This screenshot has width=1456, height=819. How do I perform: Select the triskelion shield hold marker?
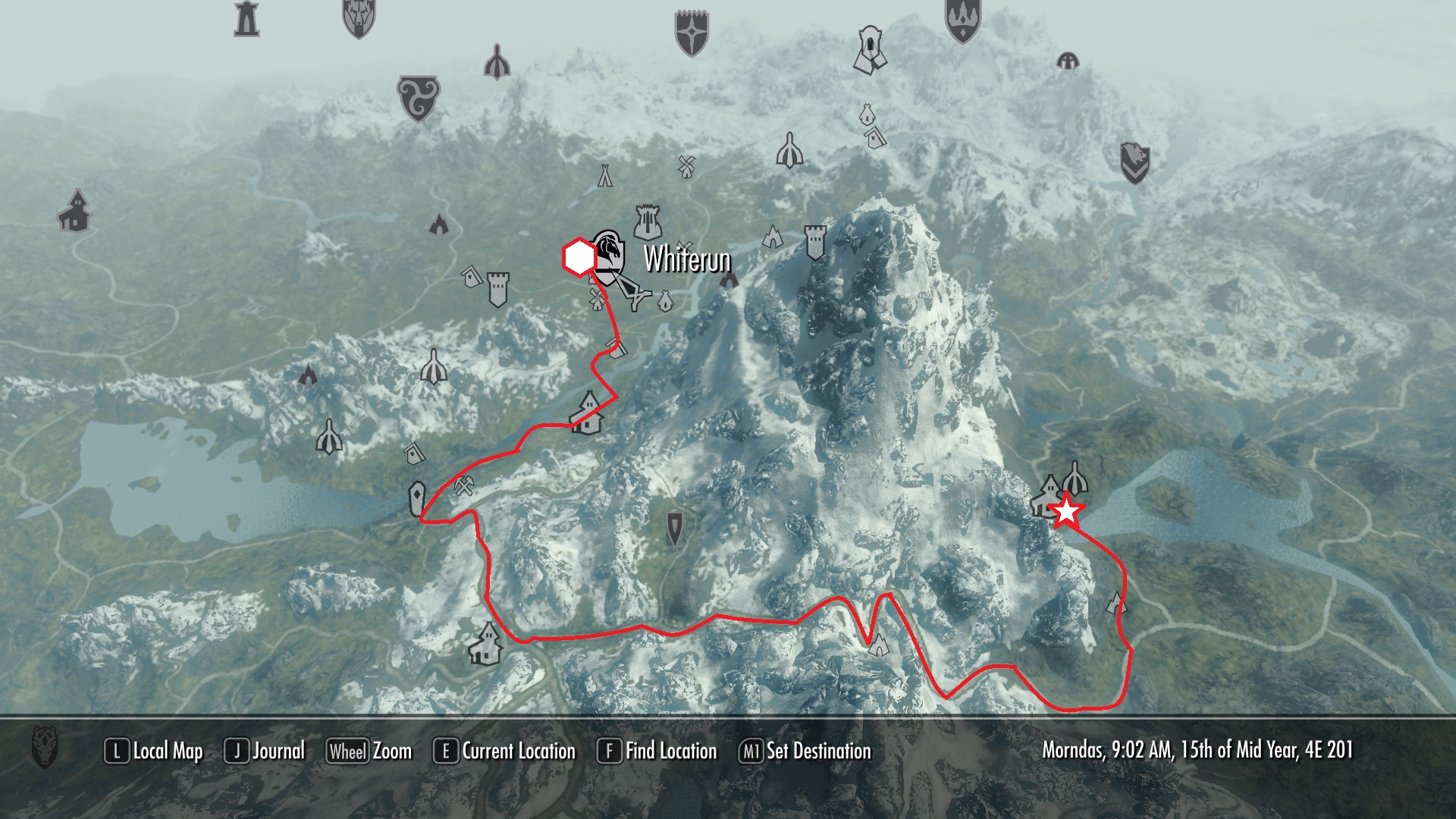[x=419, y=98]
